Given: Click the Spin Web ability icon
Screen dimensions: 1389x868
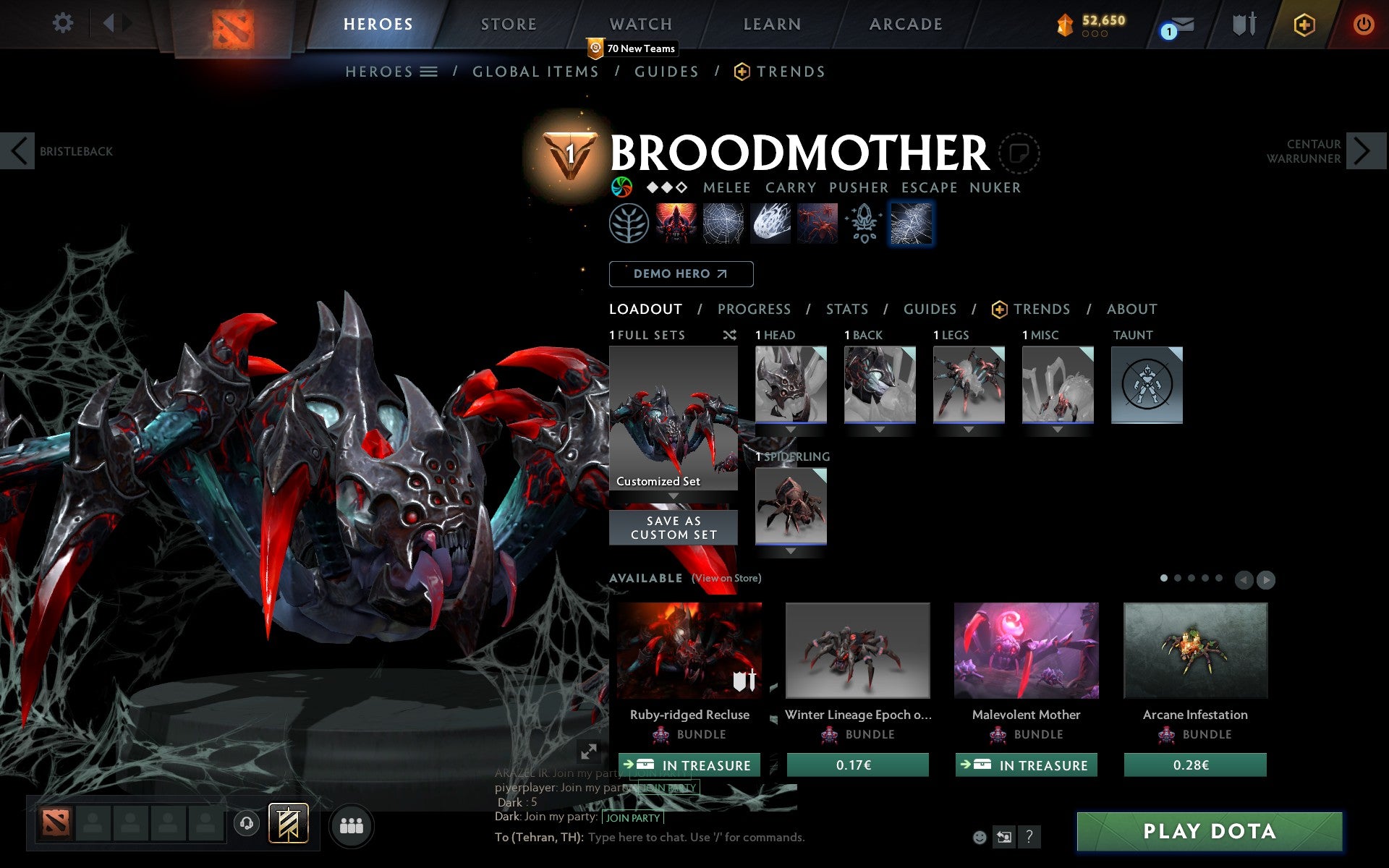Looking at the screenshot, I should click(x=722, y=224).
